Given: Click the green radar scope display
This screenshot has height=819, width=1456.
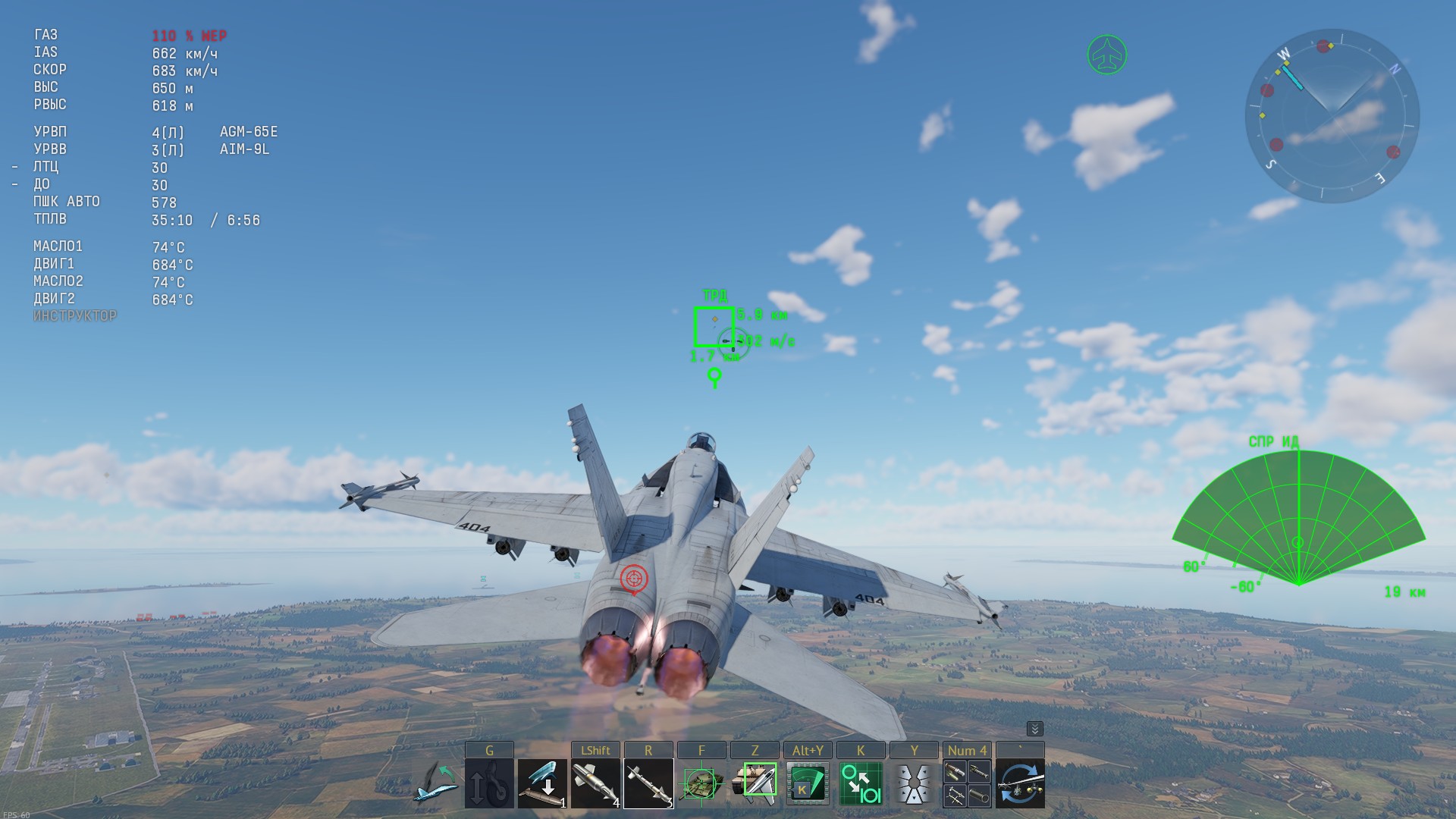Looking at the screenshot, I should tap(1298, 523).
